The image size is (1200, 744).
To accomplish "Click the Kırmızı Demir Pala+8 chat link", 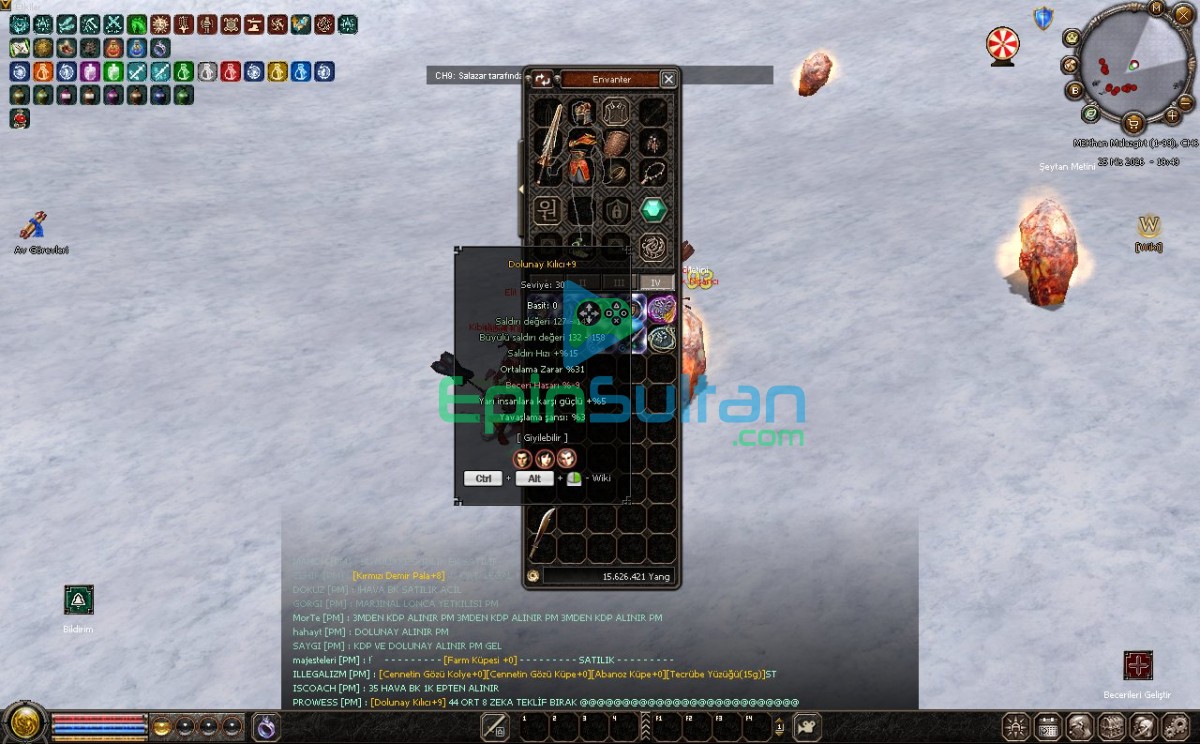I will (398, 575).
